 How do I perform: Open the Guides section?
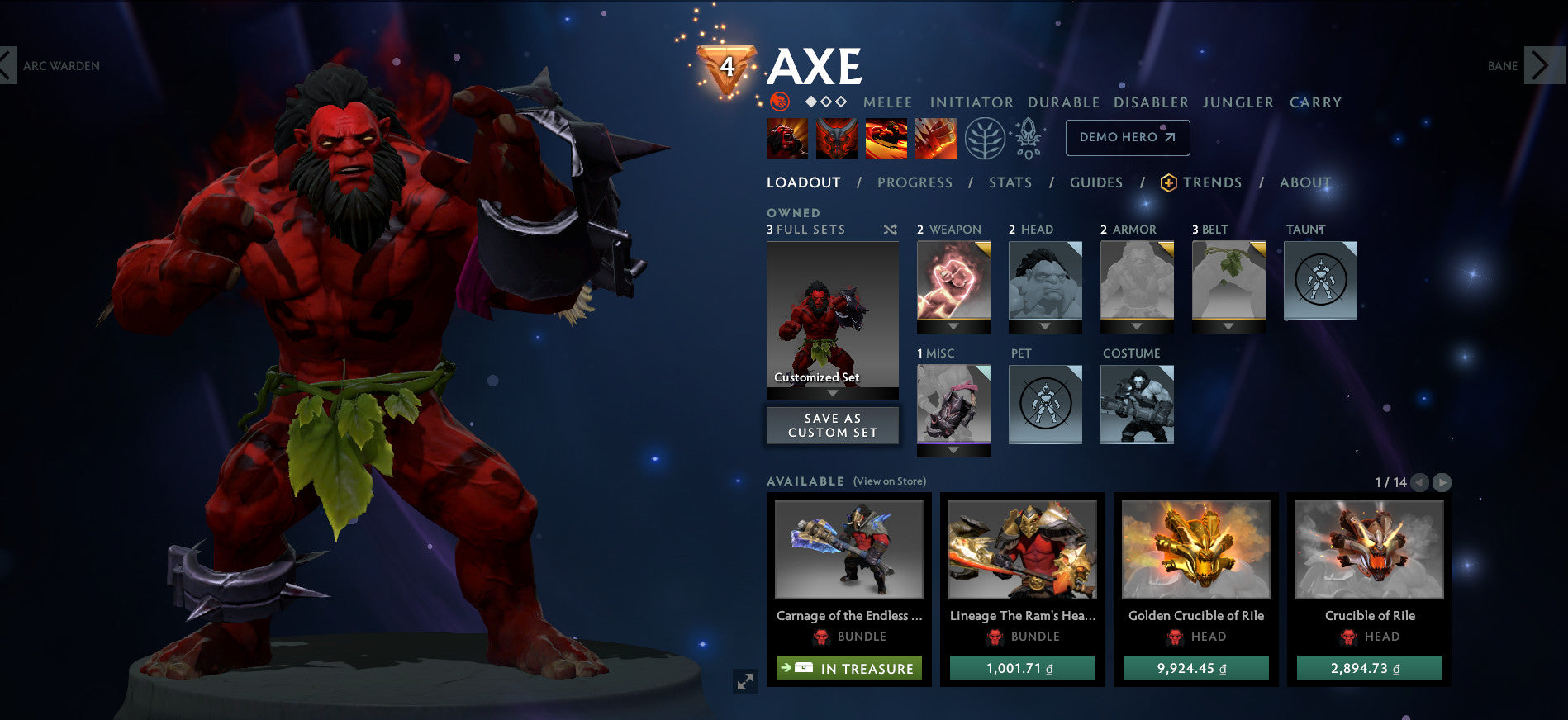click(x=1095, y=182)
